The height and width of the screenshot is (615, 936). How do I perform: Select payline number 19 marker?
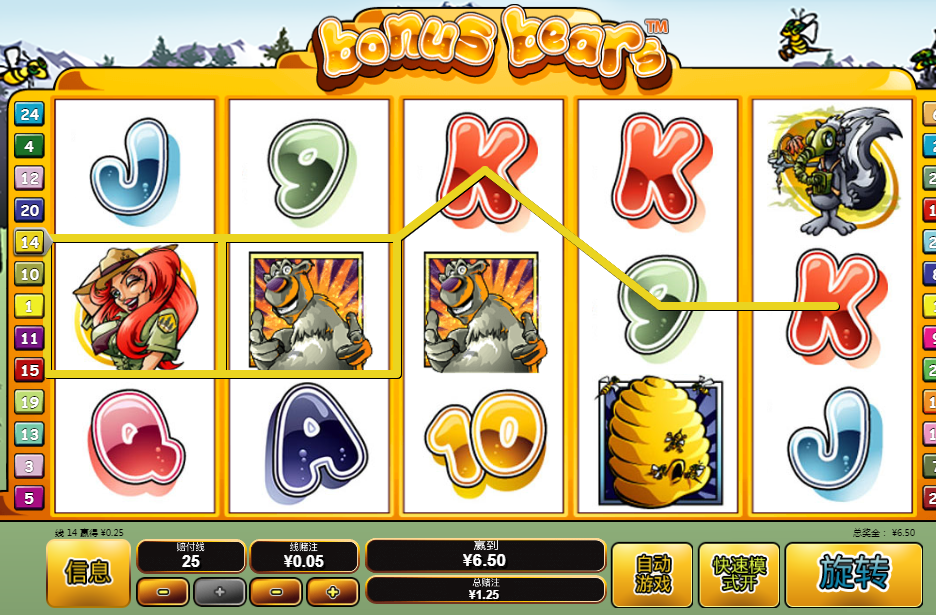(x=29, y=402)
